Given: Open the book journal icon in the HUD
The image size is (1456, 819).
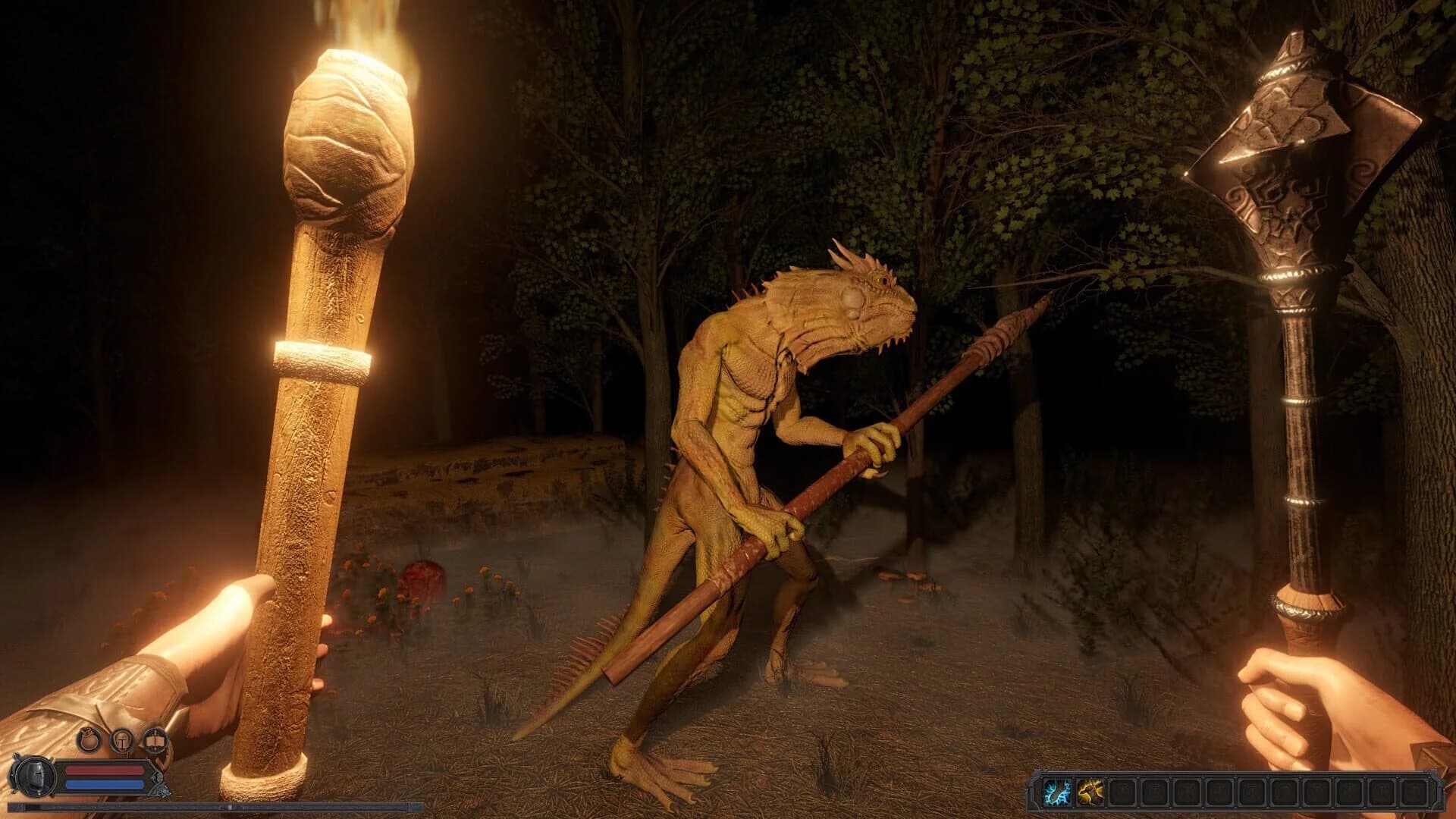Looking at the screenshot, I should pyautogui.click(x=155, y=740).
